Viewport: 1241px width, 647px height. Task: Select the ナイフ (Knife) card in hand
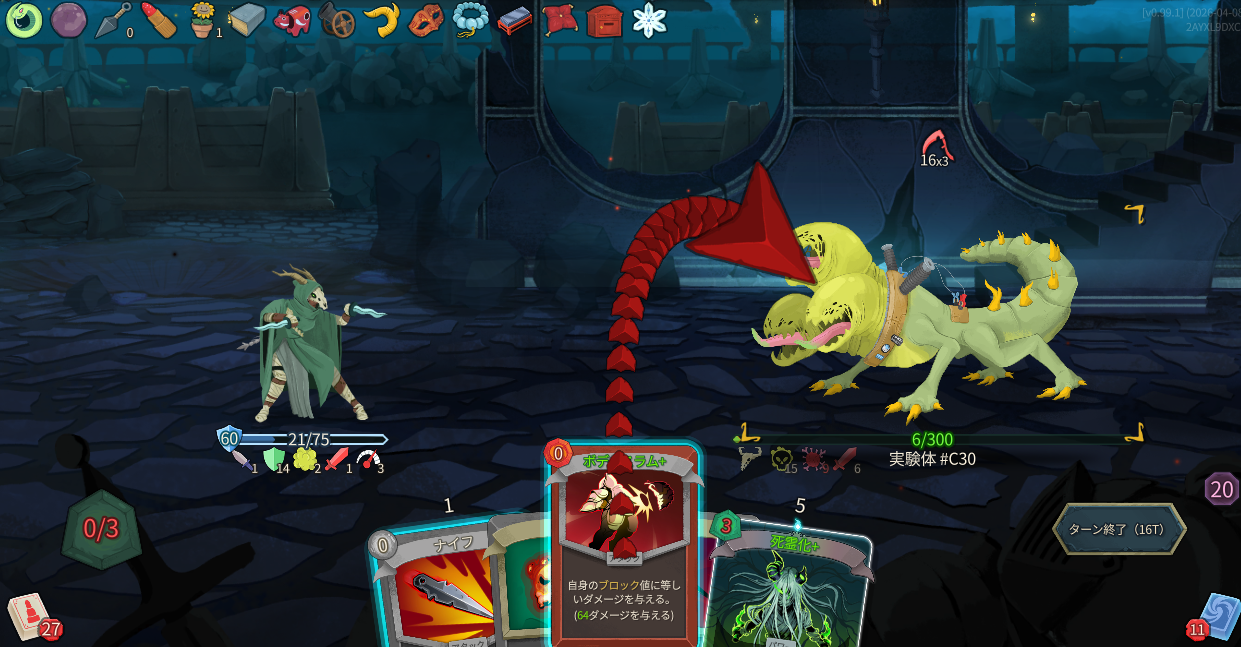click(x=430, y=590)
